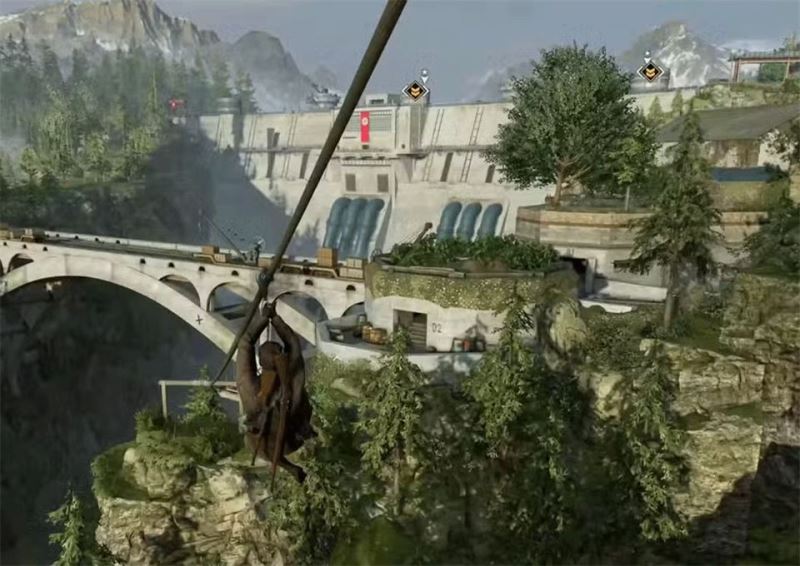Select the objective marker beside the snowy peak
The width and height of the screenshot is (800, 566).
pos(650,71)
